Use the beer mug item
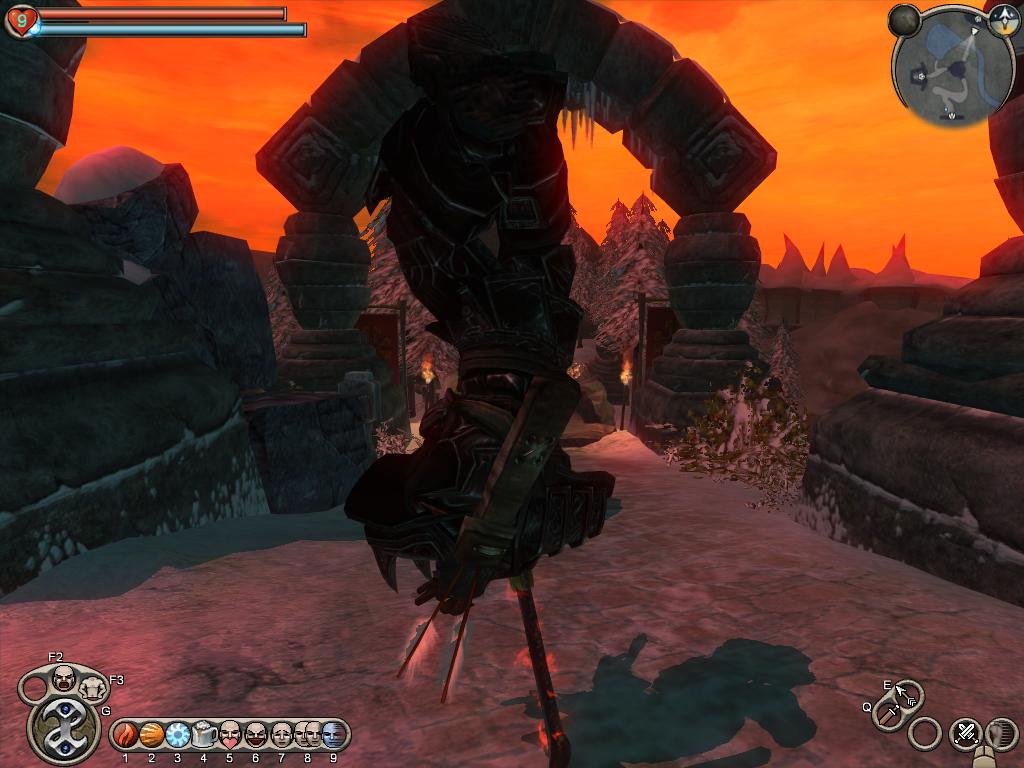 204,735
